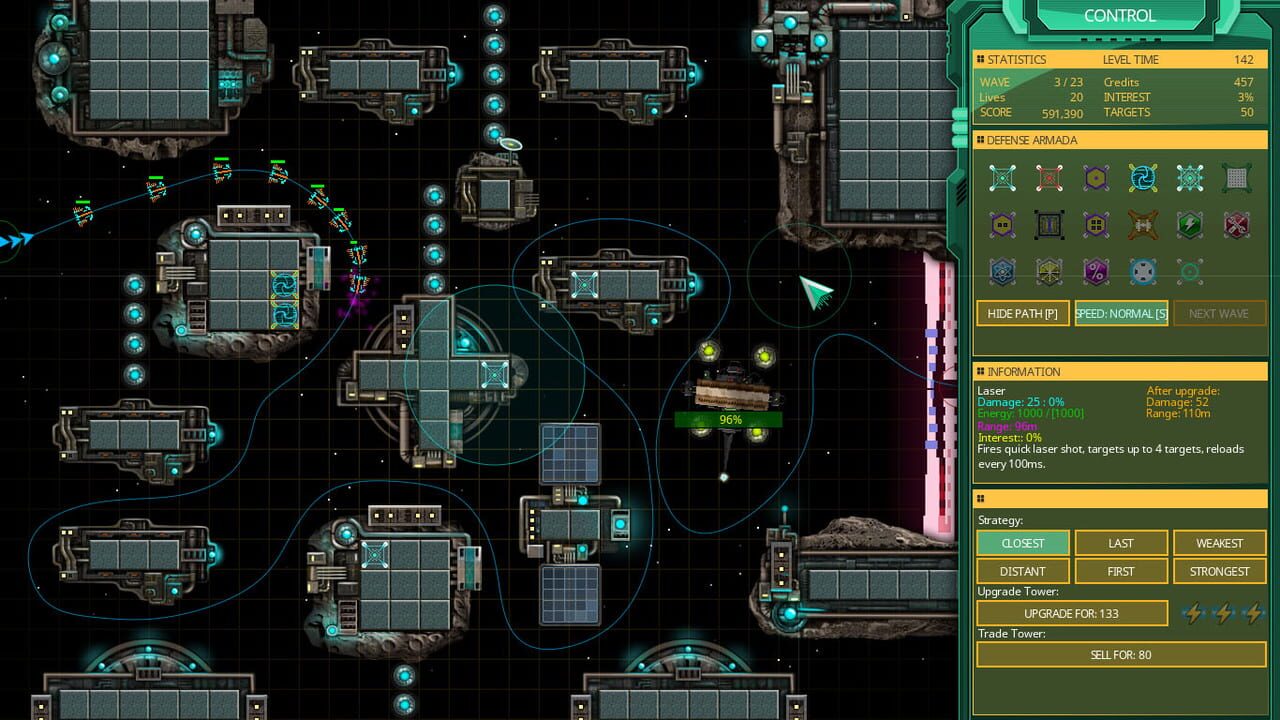1280x720 pixels.
Task: Toggle path visibility with HIDE PATH button
Action: 1022,313
